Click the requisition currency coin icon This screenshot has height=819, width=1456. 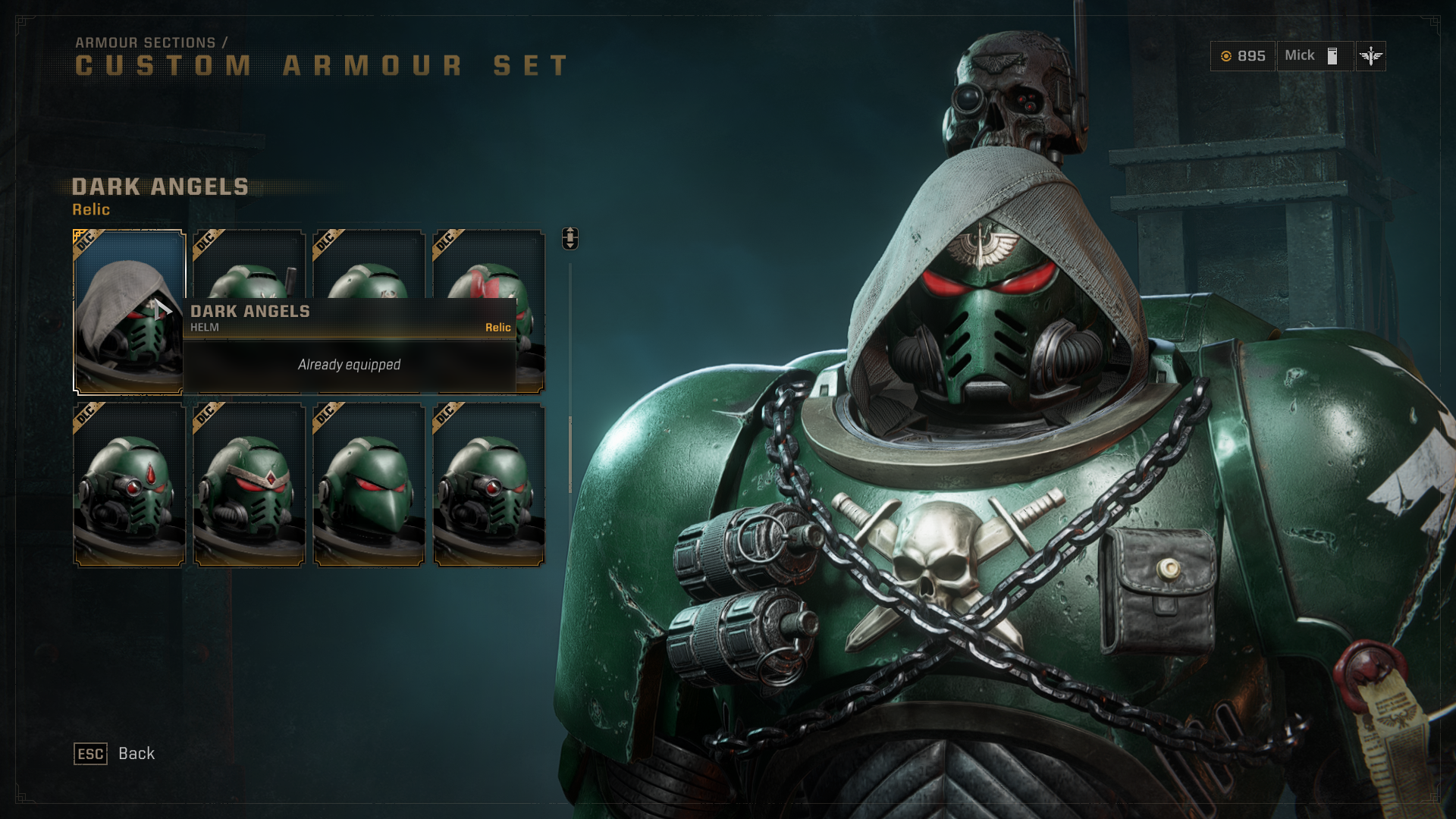[x=1227, y=56]
